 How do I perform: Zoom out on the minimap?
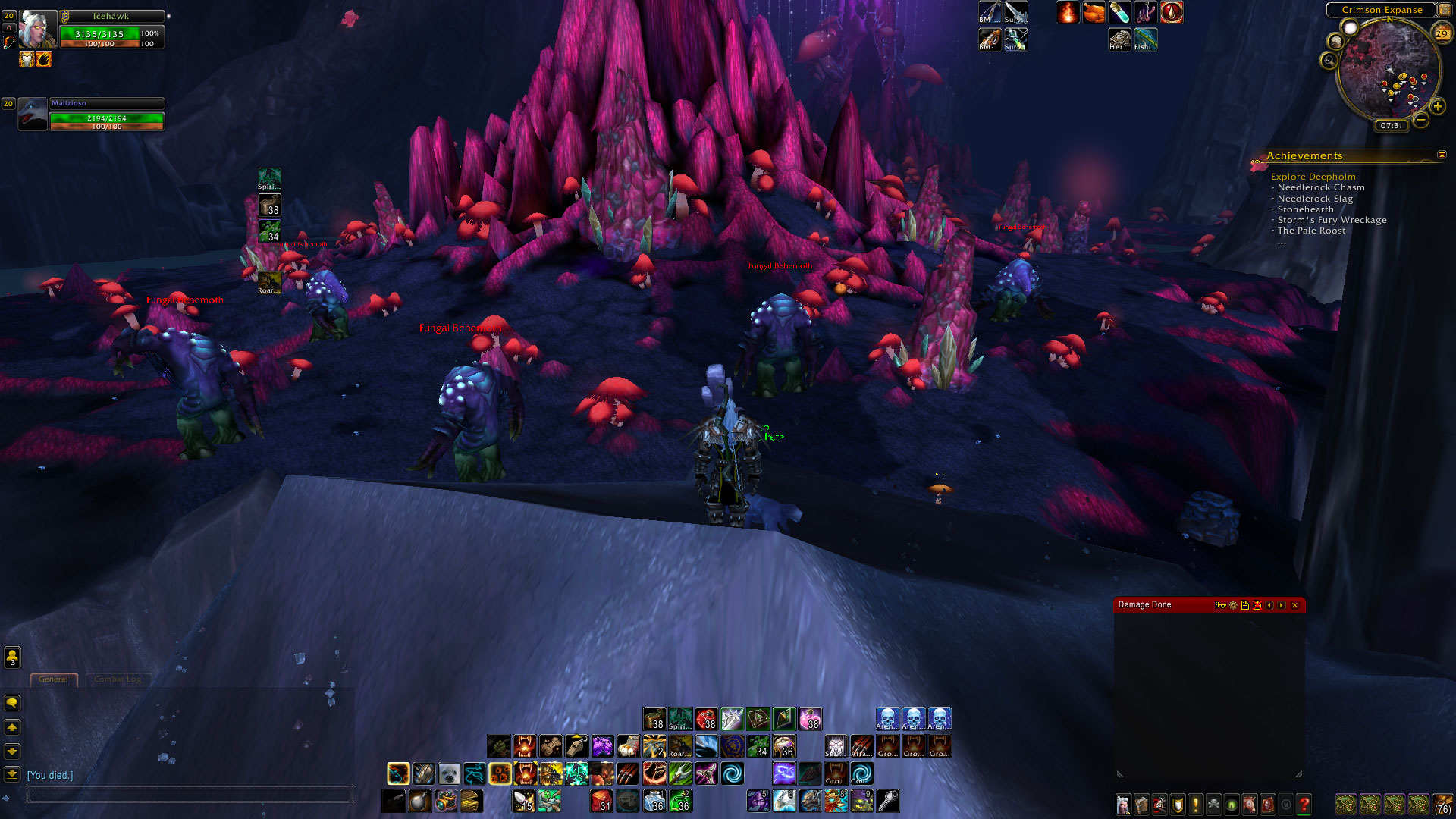(1420, 120)
